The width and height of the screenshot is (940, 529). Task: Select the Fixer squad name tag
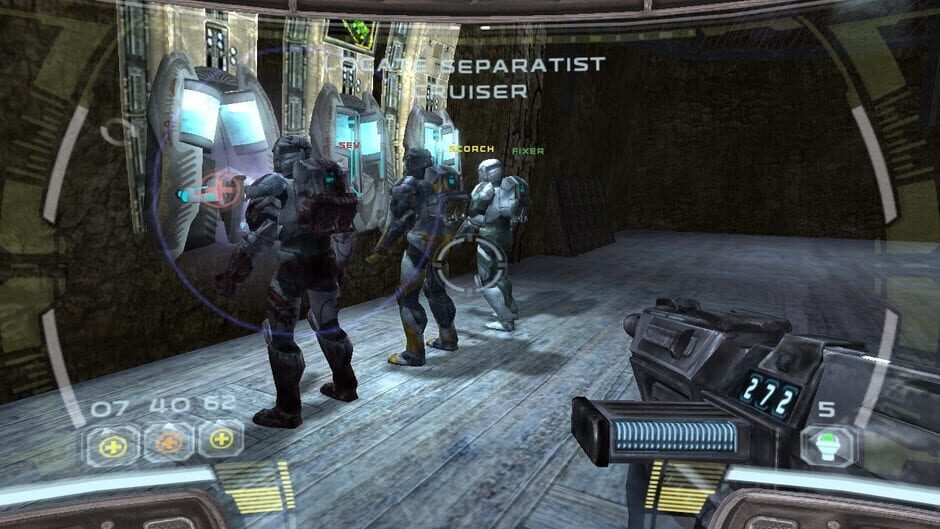(528, 151)
